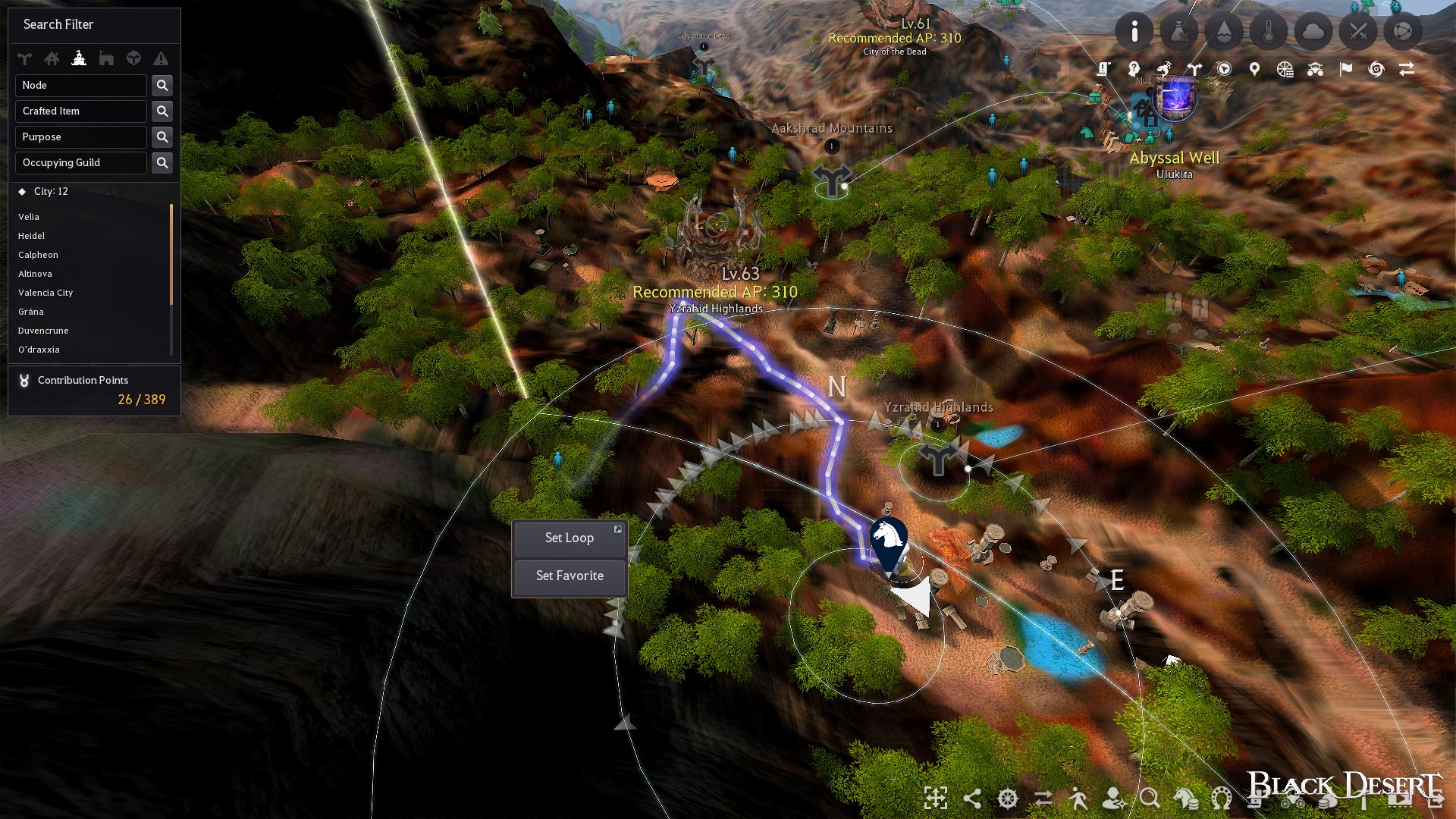Select Heidel from the city list

[x=32, y=236]
